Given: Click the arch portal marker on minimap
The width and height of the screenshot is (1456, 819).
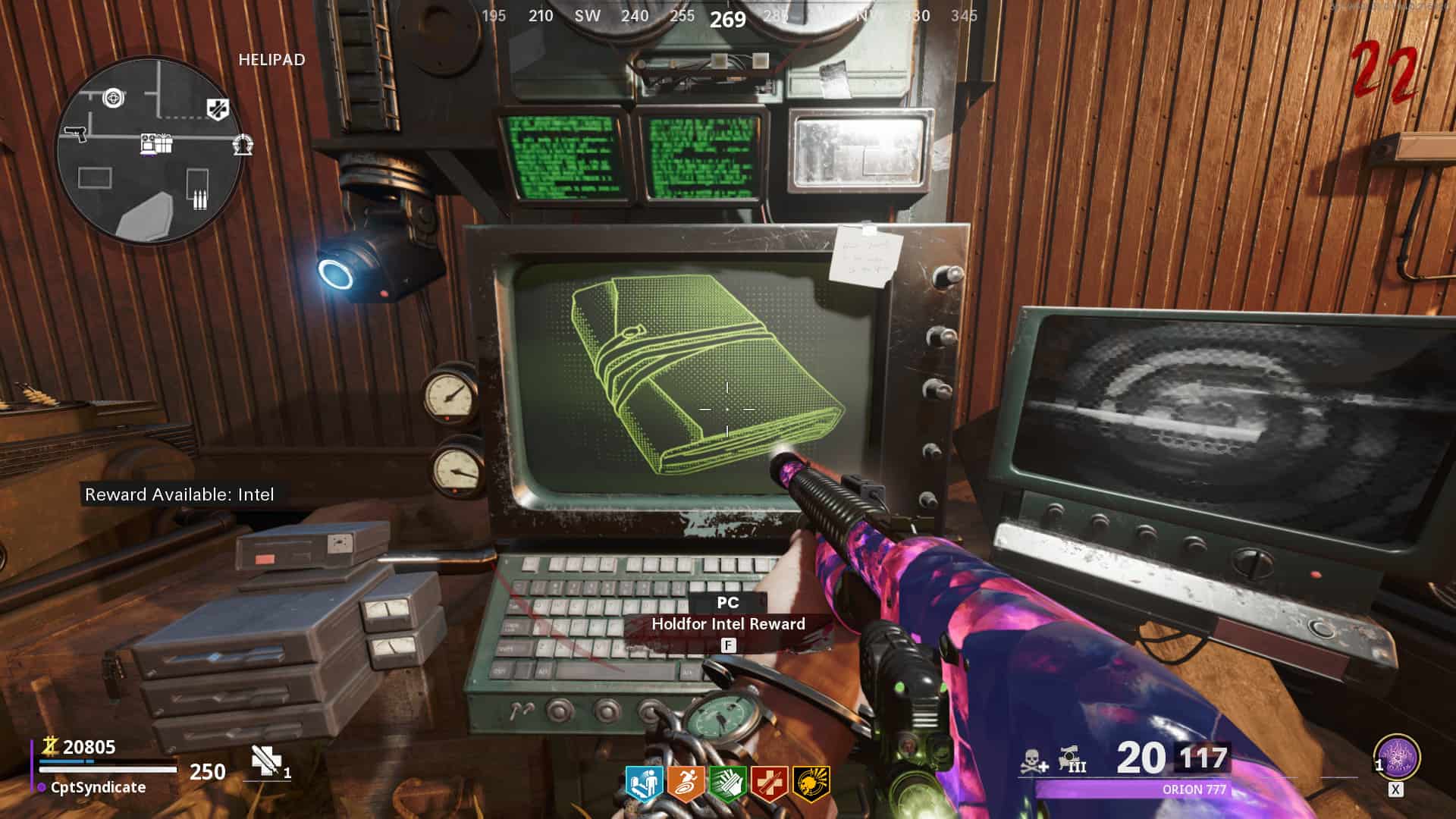Looking at the screenshot, I should (x=243, y=144).
